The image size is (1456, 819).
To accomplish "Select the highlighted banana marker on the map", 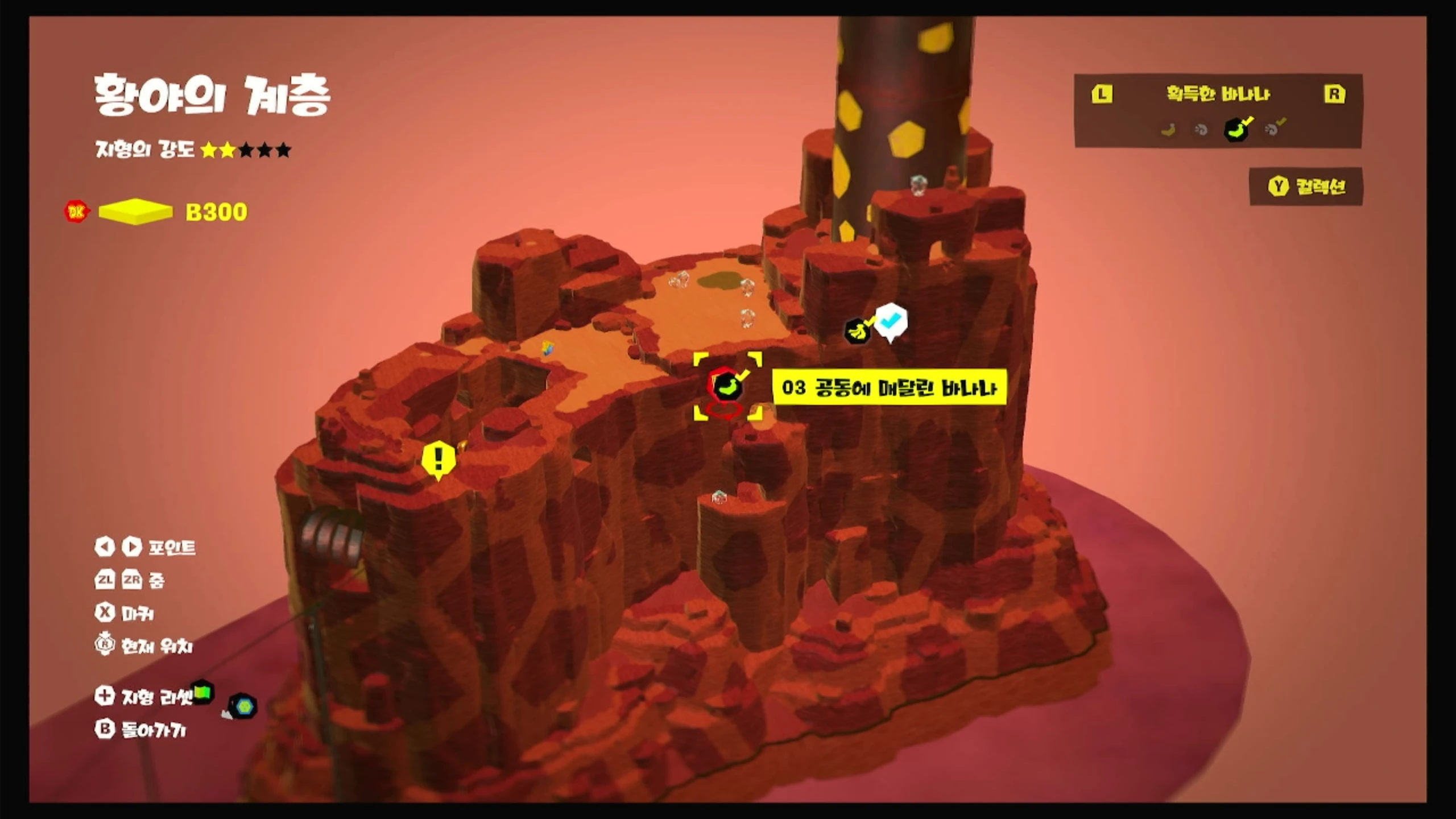I will click(727, 386).
